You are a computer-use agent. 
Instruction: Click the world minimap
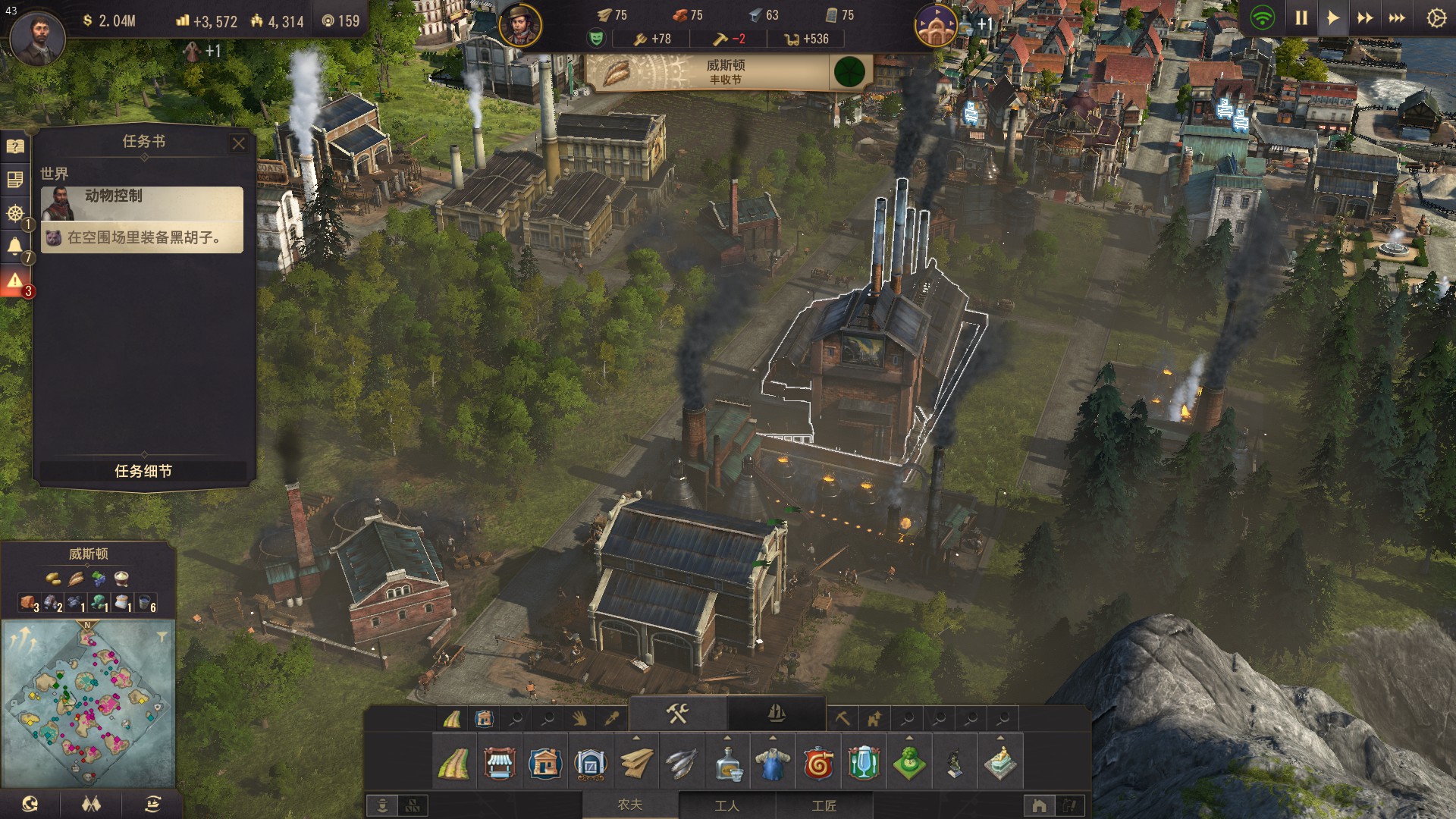point(89,703)
